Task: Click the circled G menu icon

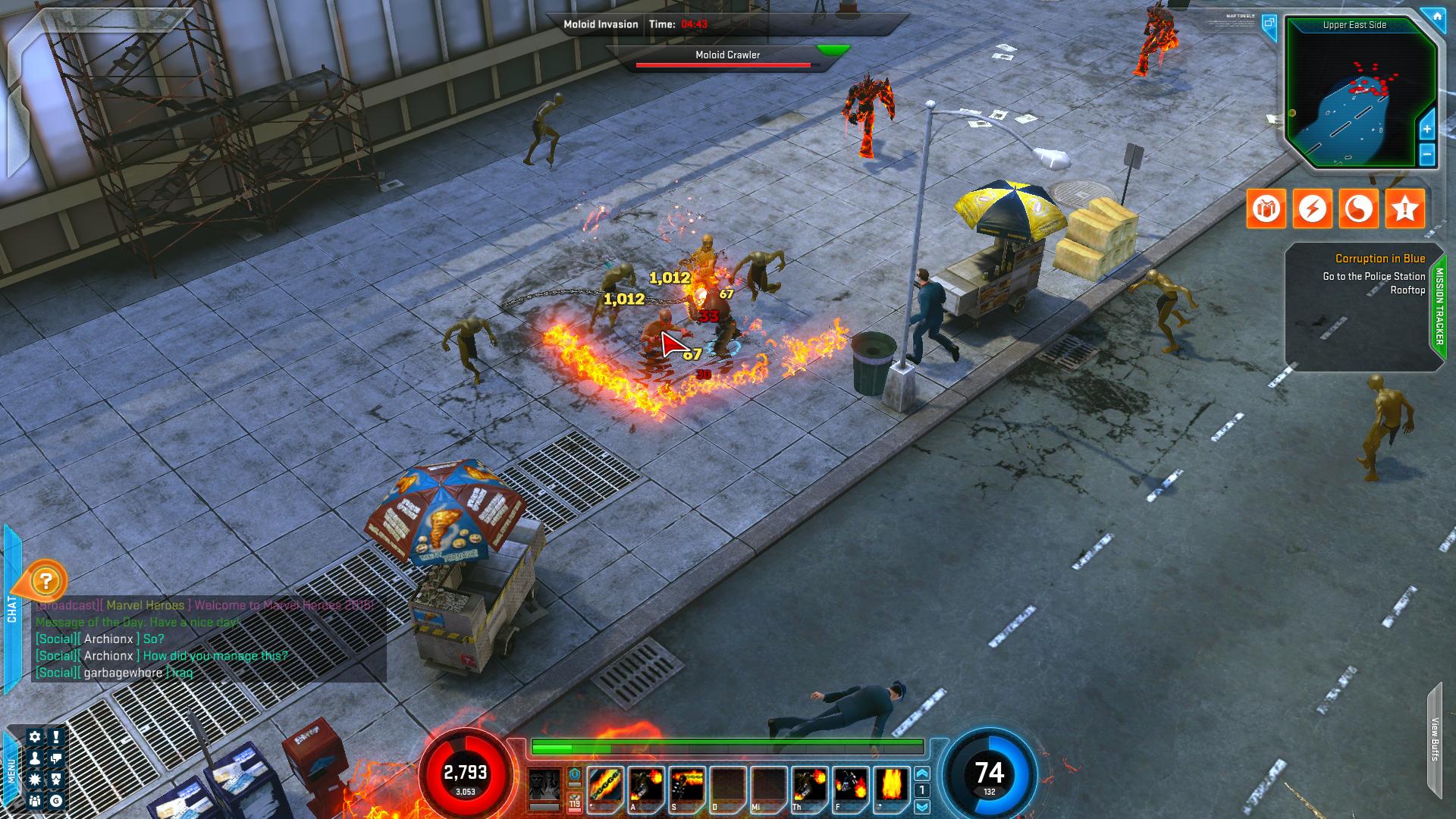Action: pos(56,801)
